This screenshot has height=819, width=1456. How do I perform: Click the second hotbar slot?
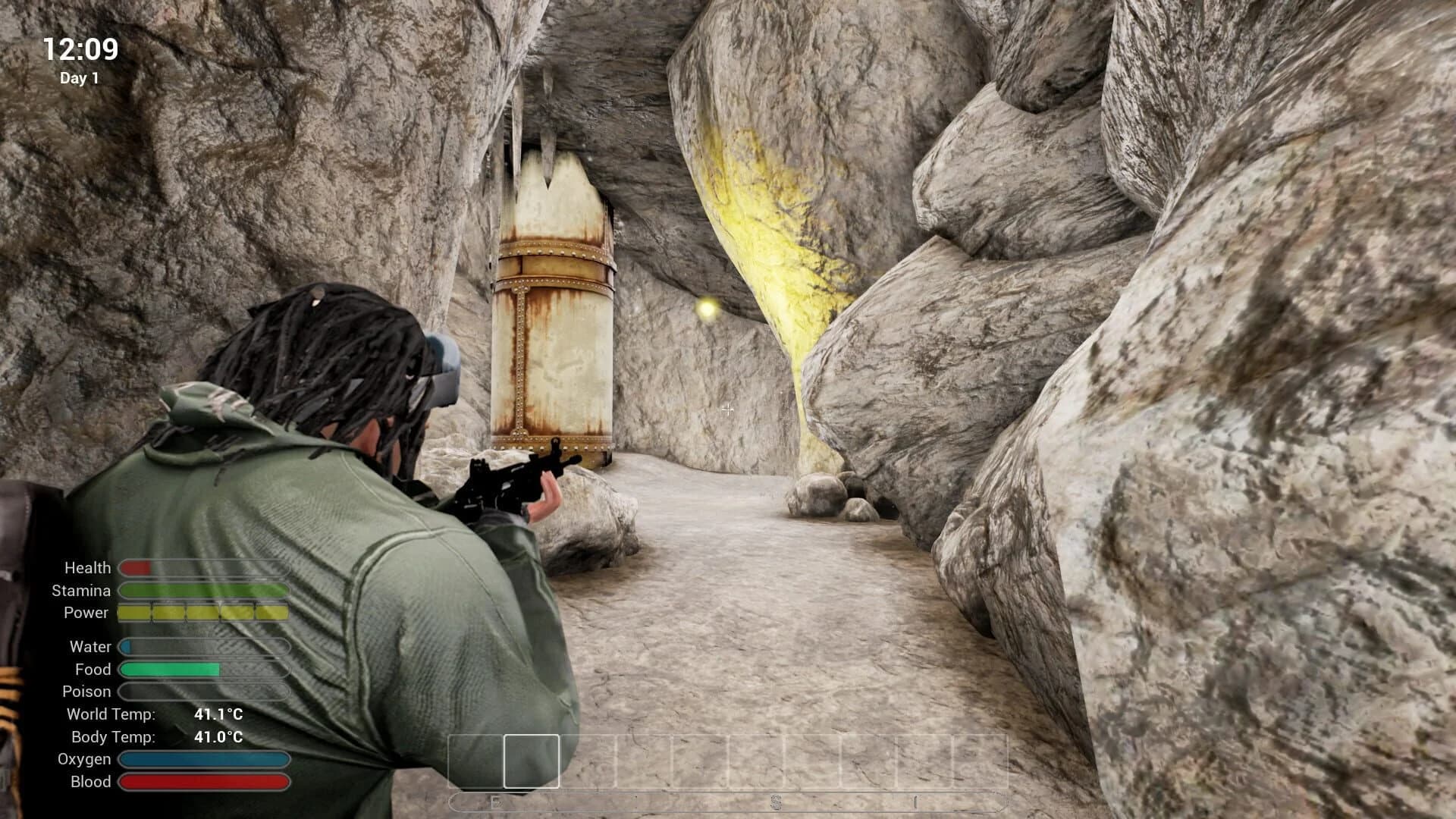pyautogui.click(x=588, y=761)
